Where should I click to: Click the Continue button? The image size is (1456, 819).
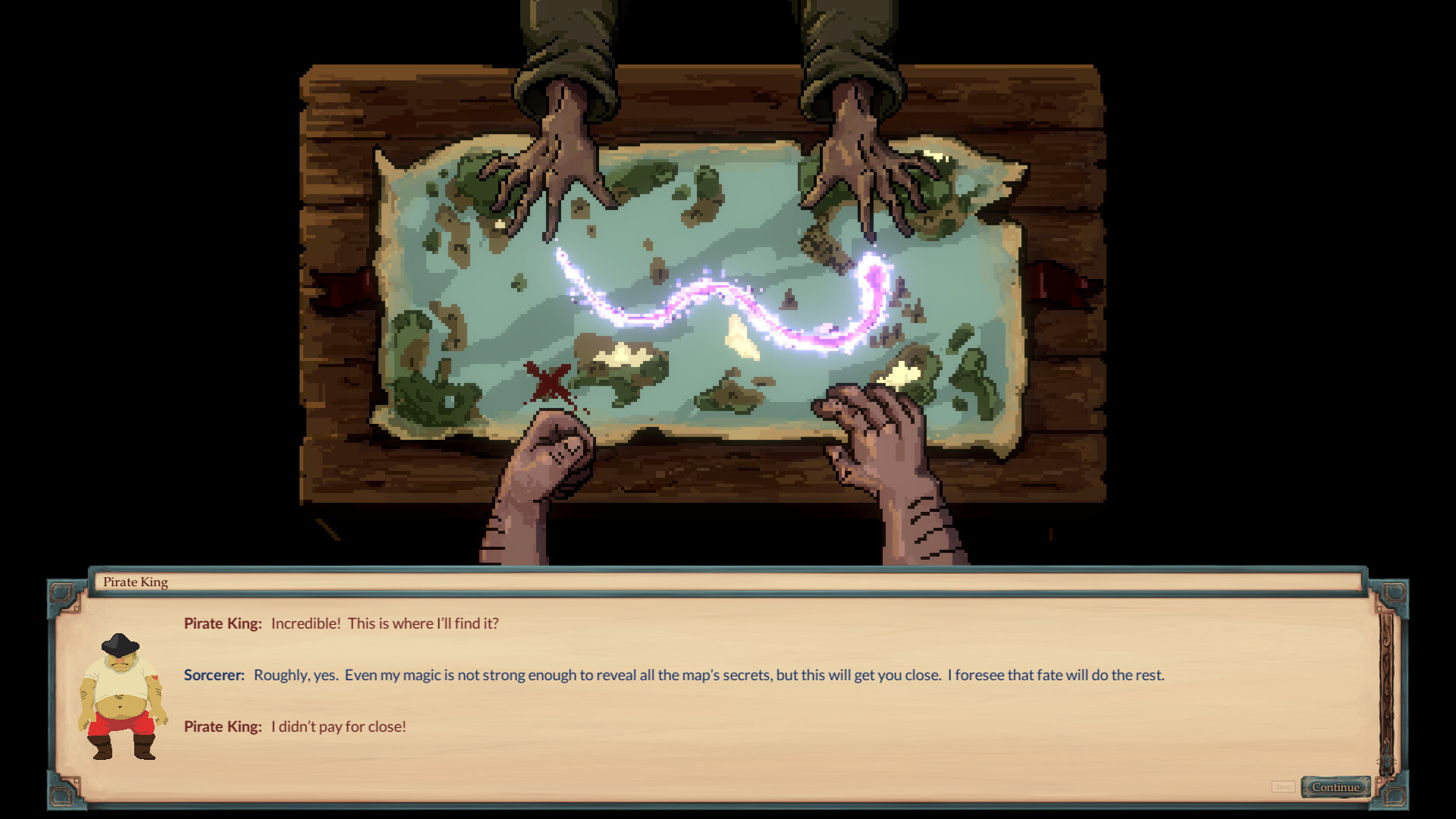coord(1335,786)
